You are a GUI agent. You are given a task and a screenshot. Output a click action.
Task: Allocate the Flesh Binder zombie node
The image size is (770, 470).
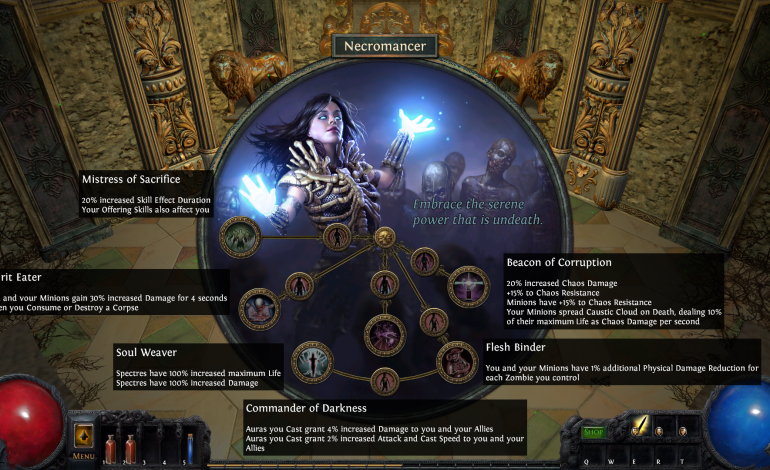(457, 361)
